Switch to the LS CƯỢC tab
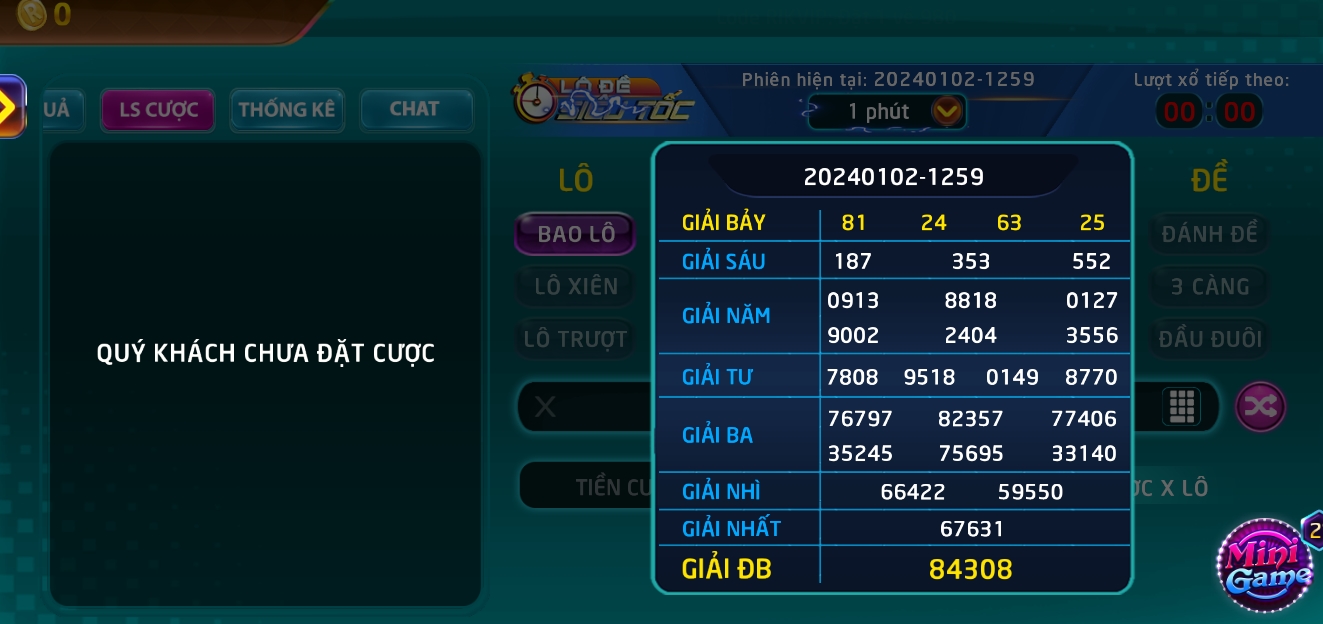Viewport: 1323px width, 624px height. (158, 110)
